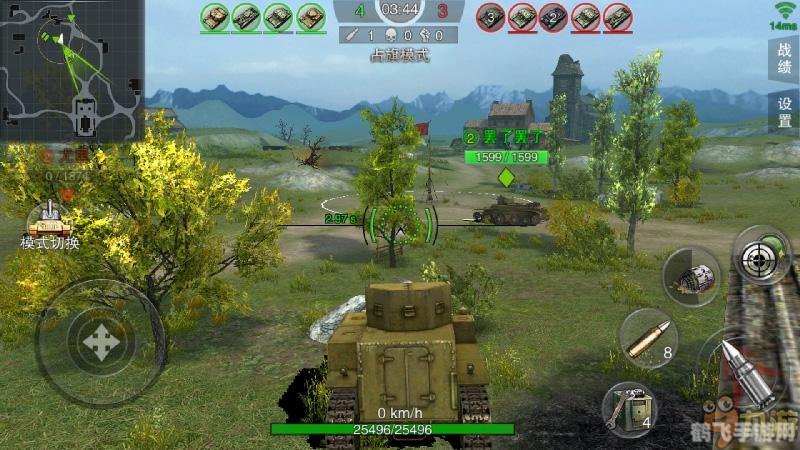Viewport: 800px width, 450px height.
Task: Select the brass shell ammo with 8 rounds
Action: click(647, 337)
